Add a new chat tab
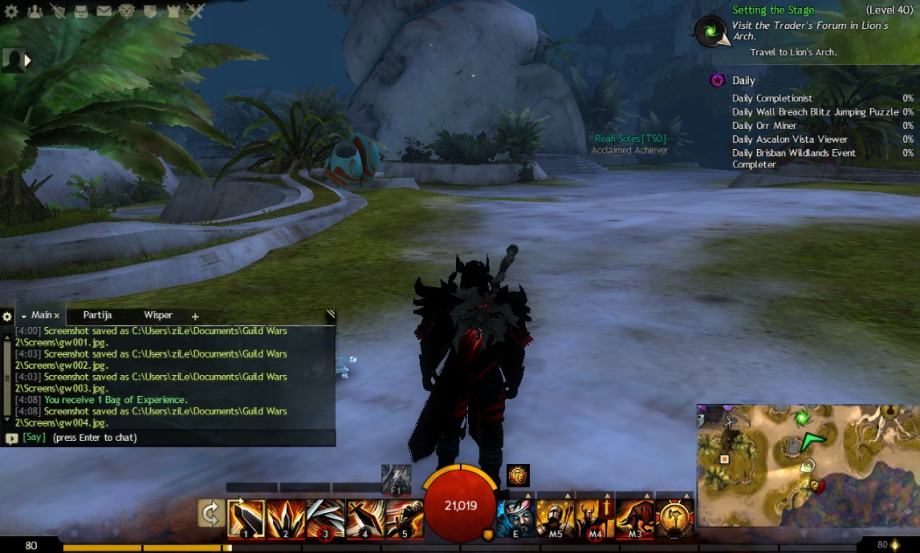Viewport: 920px width, 553px height. 195,316
